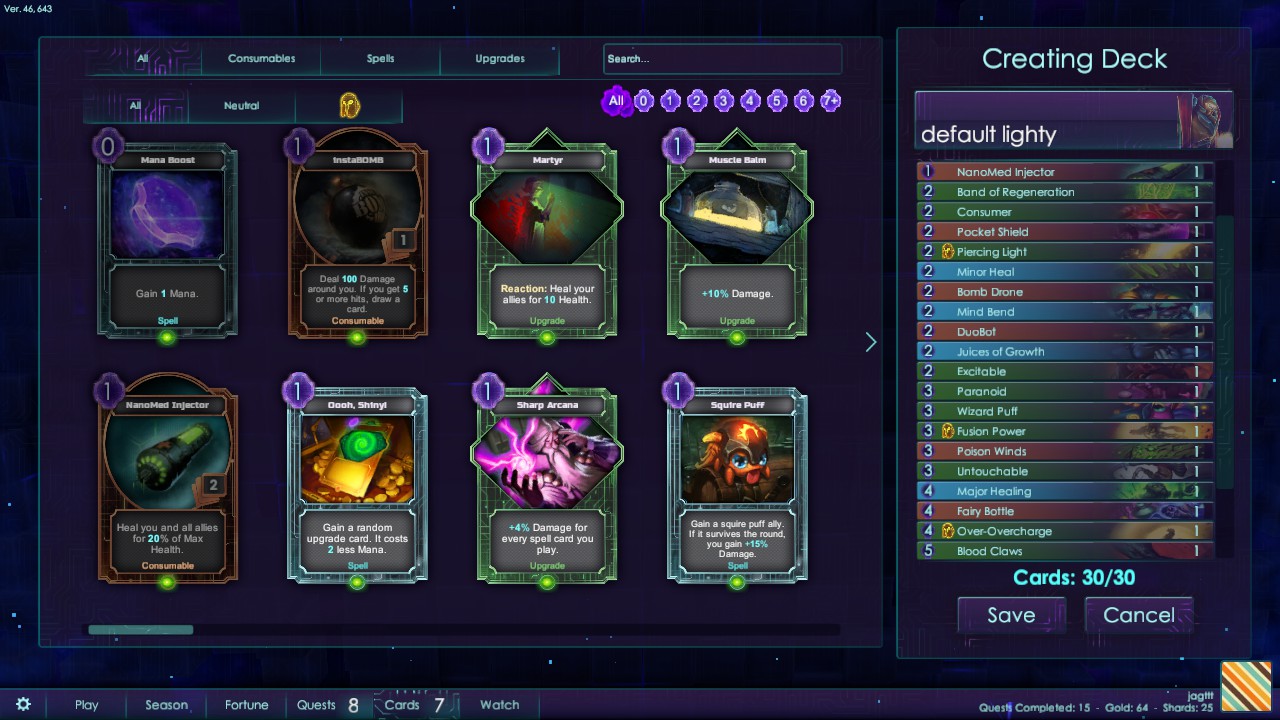Go to the Play menu
The height and width of the screenshot is (720, 1280).
(x=87, y=705)
